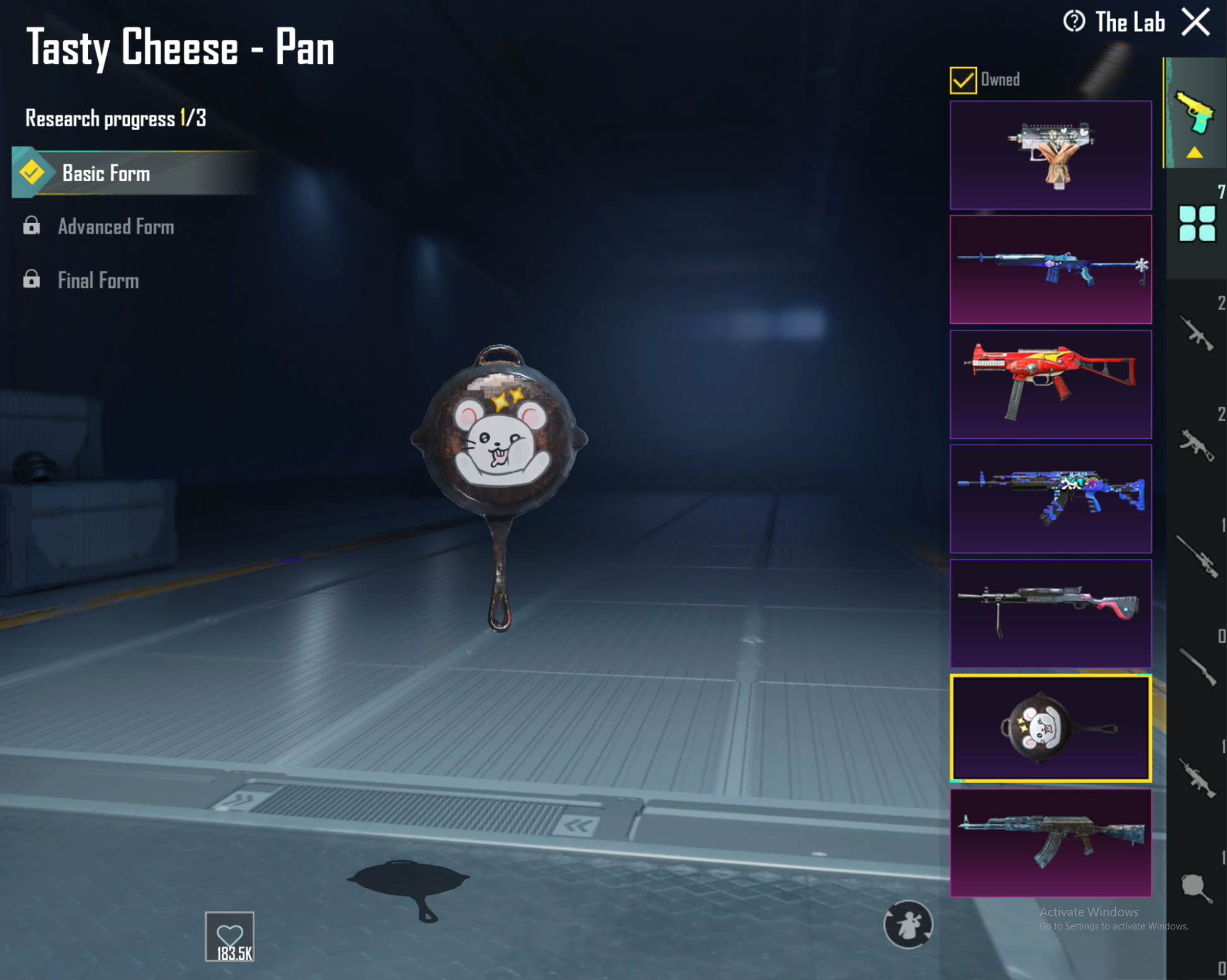Close The Lab screen with the X
Image resolution: width=1227 pixels, height=980 pixels.
click(x=1195, y=23)
